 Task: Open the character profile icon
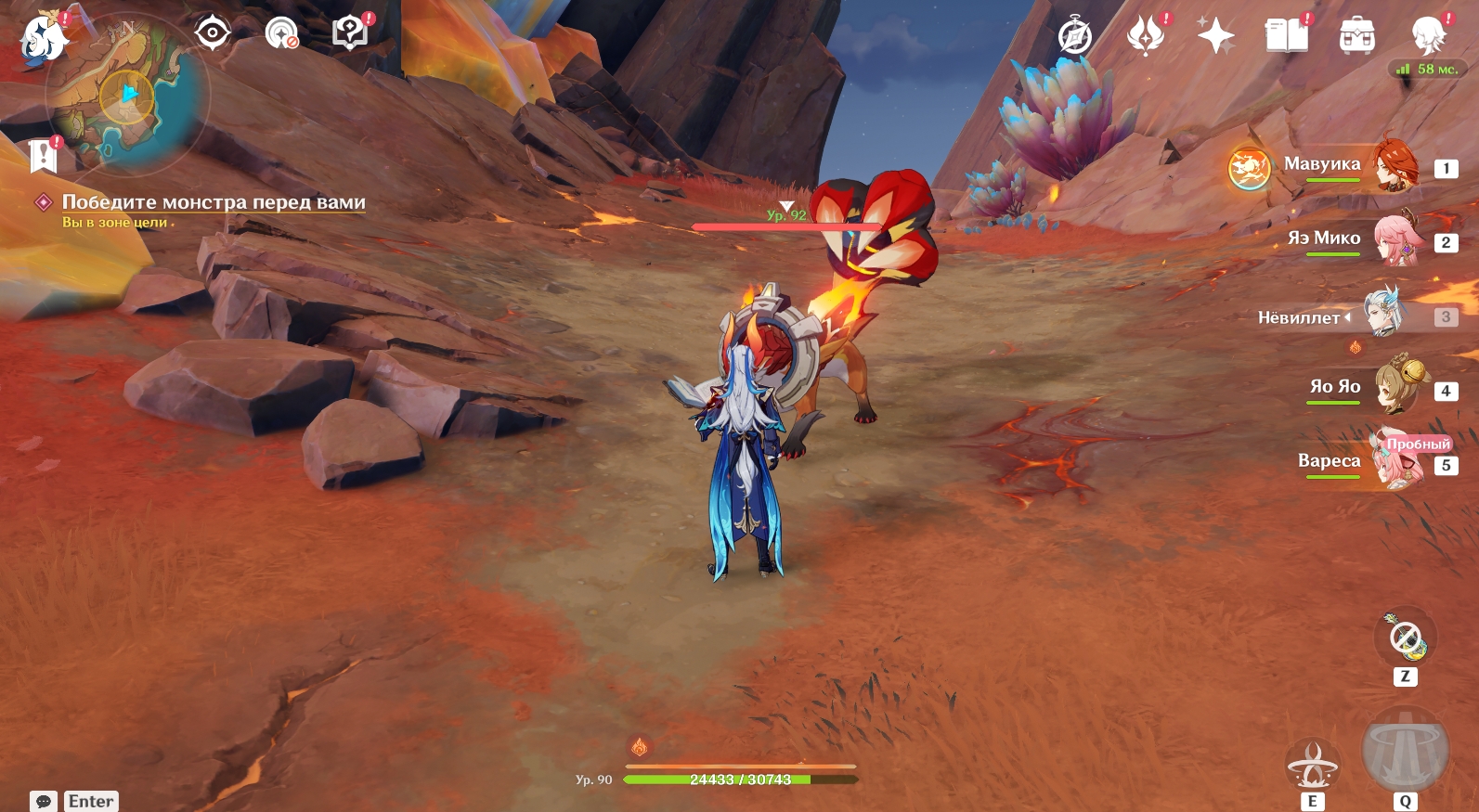click(1428, 37)
